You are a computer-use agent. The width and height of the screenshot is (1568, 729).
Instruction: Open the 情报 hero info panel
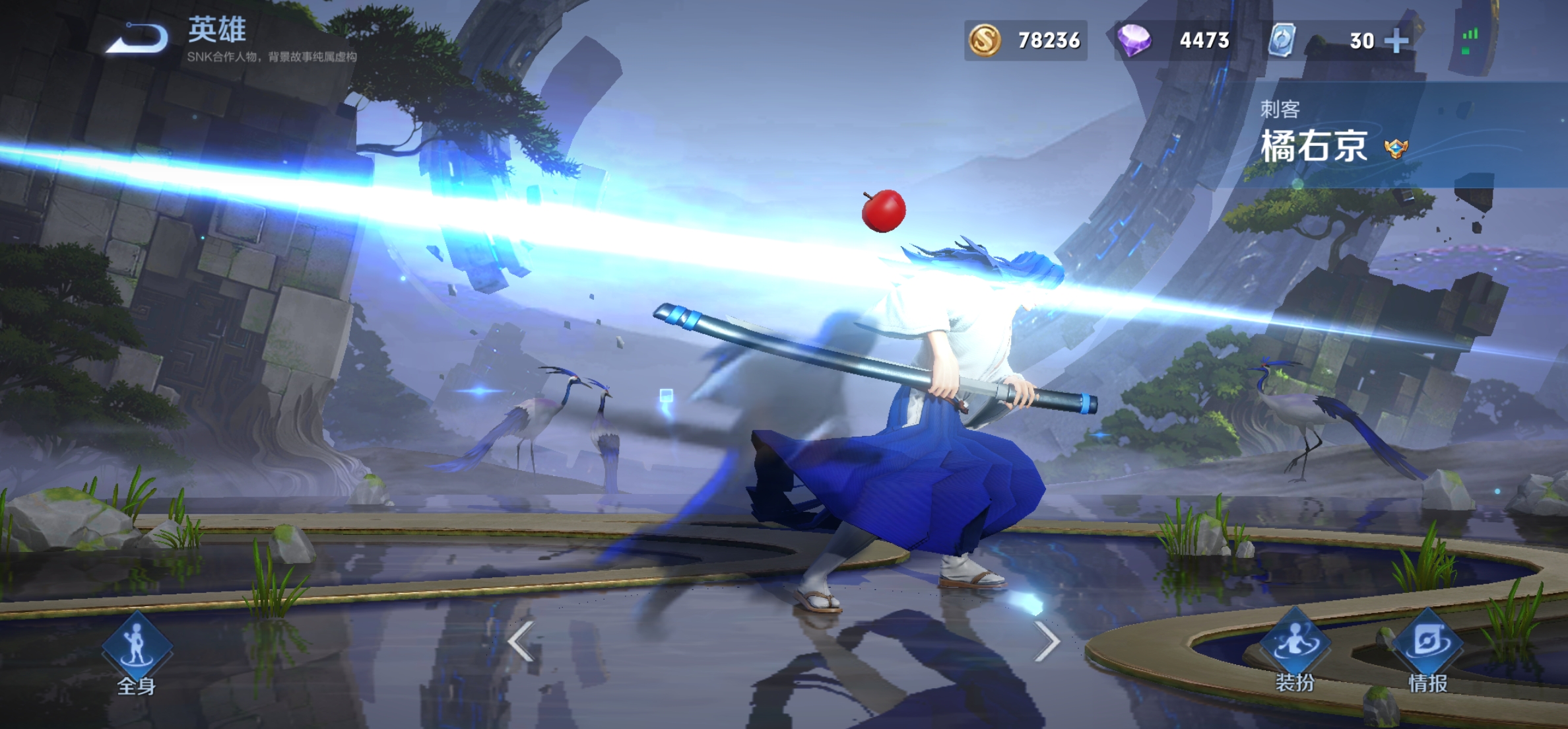pyautogui.click(x=1428, y=652)
